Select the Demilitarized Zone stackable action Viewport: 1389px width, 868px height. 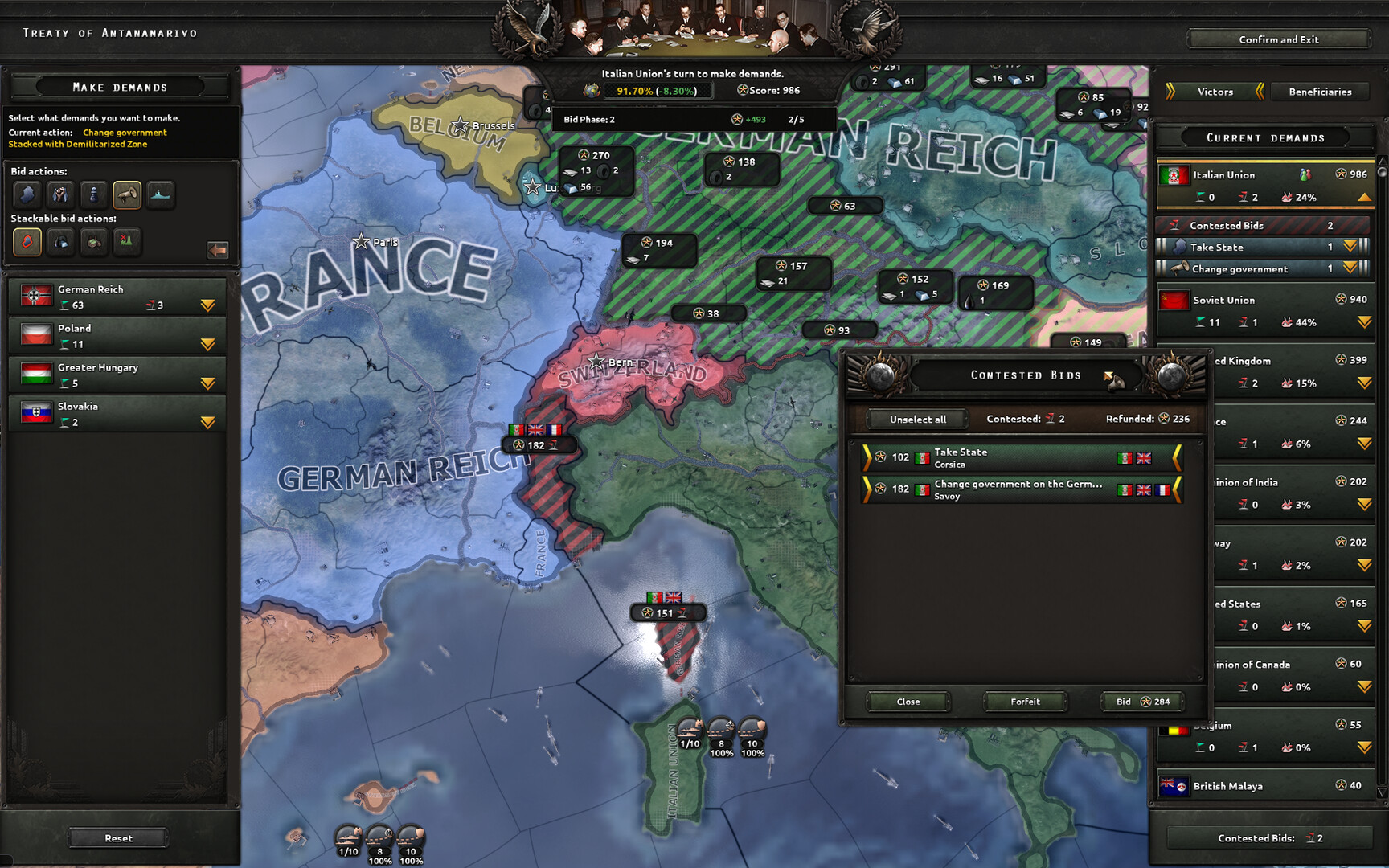click(x=27, y=243)
